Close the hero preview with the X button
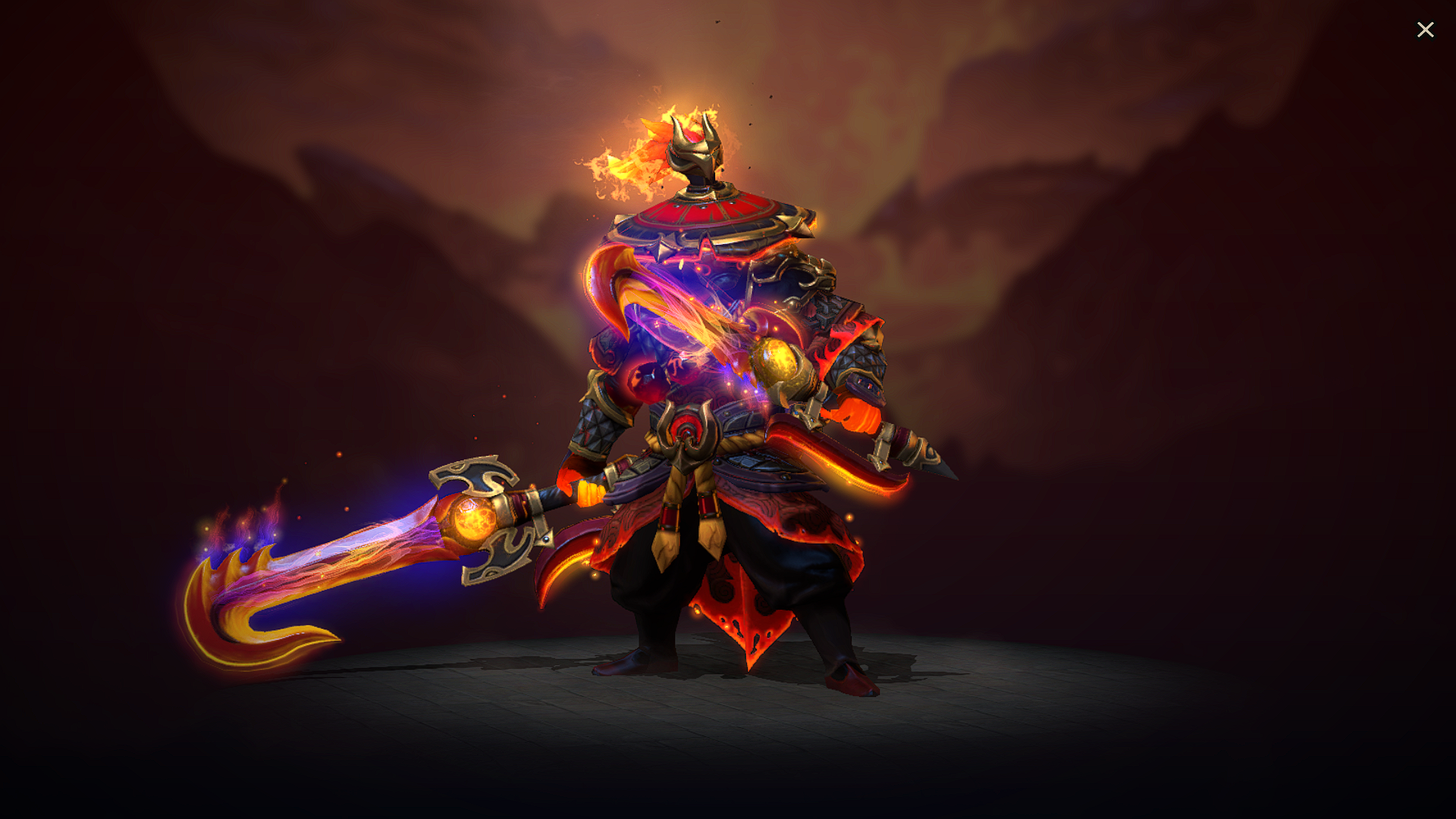 tap(1426, 30)
